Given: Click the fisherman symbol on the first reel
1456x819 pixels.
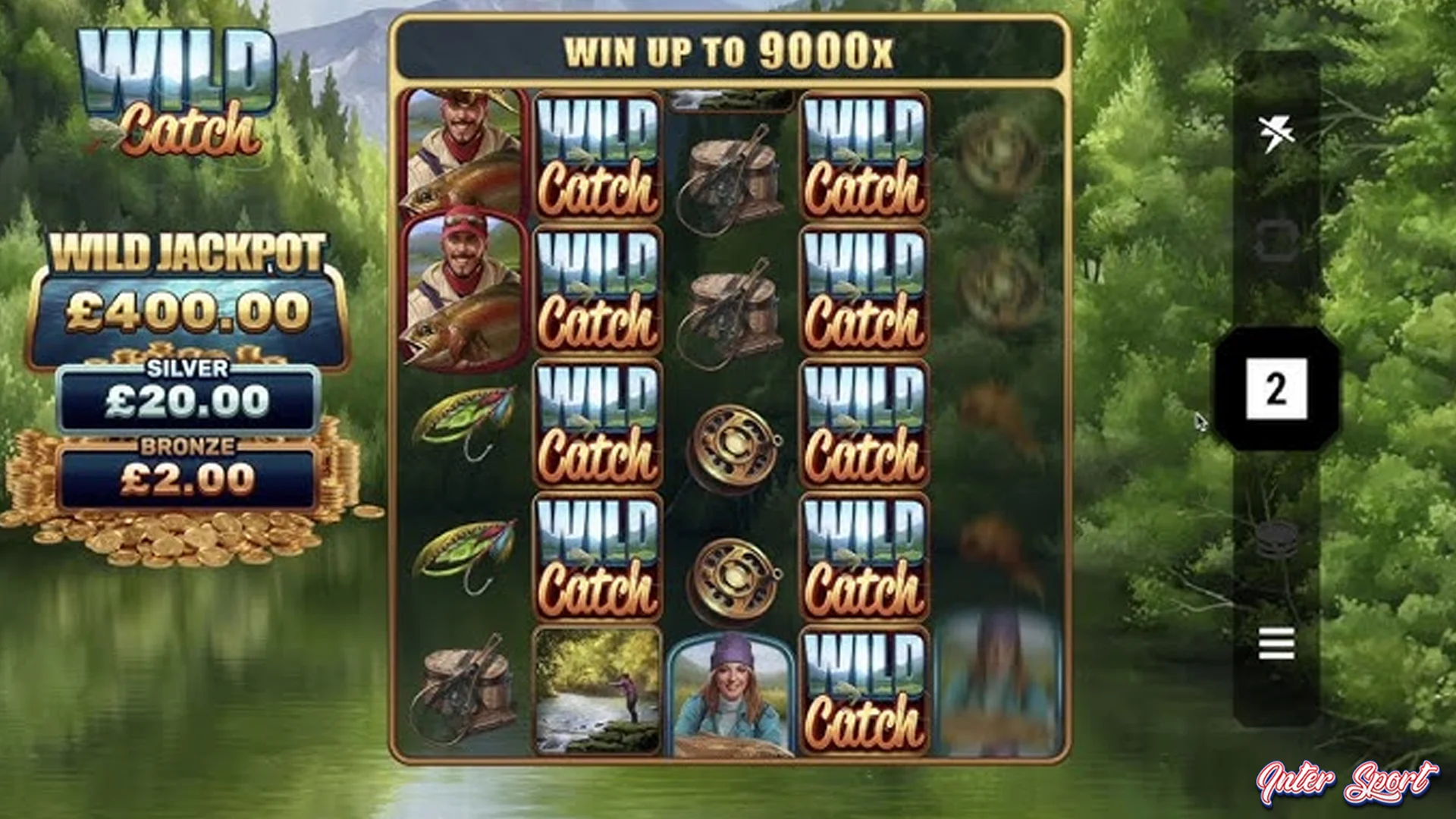Looking at the screenshot, I should pos(463,148).
